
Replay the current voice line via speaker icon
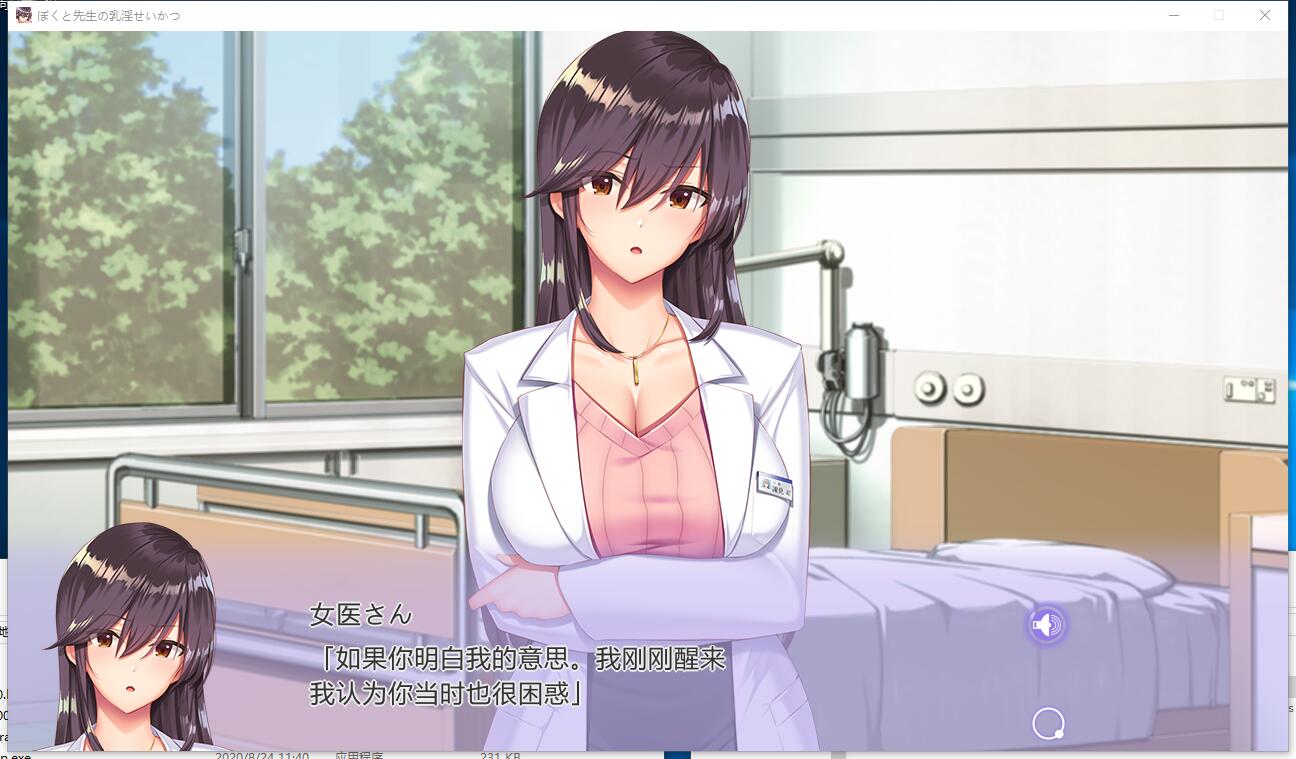(x=1047, y=624)
